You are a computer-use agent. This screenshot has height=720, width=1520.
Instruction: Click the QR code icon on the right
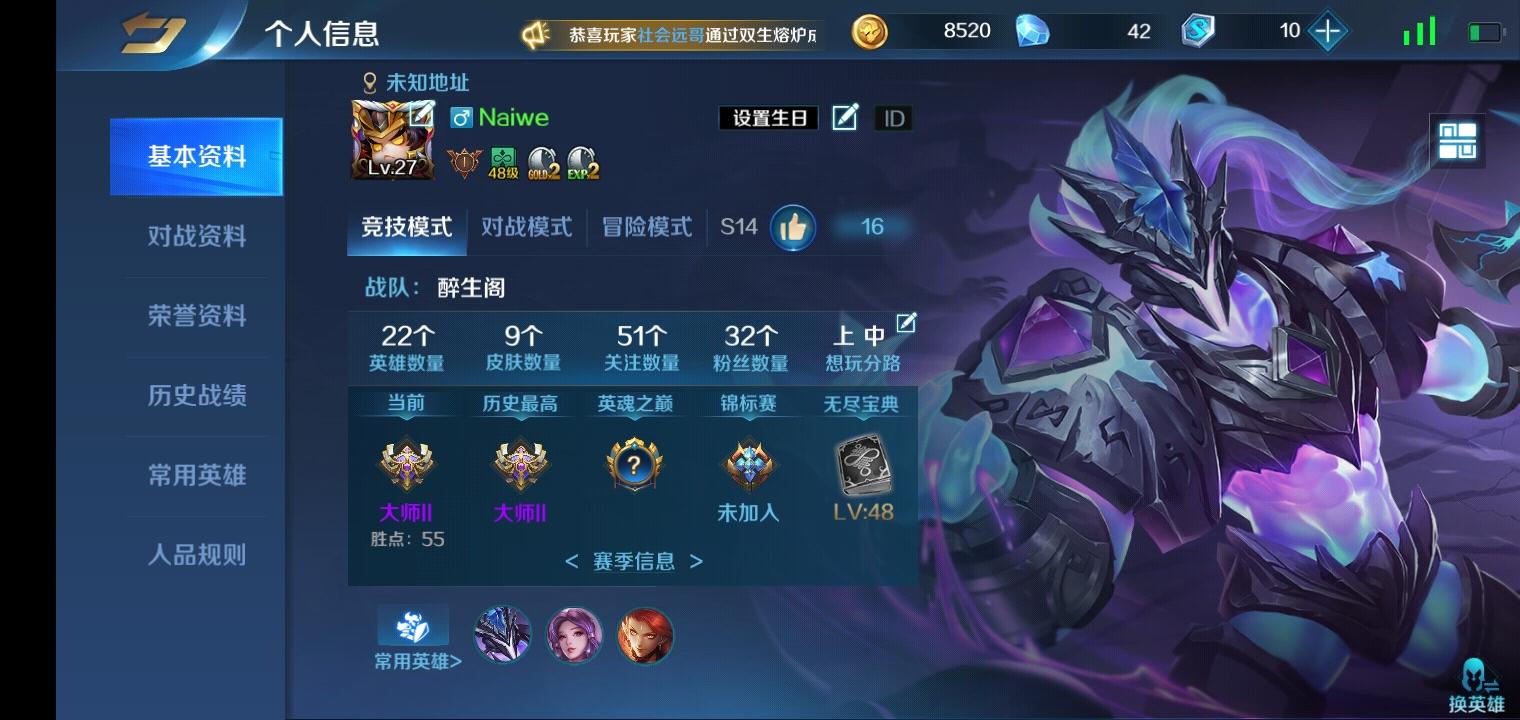point(1460,142)
